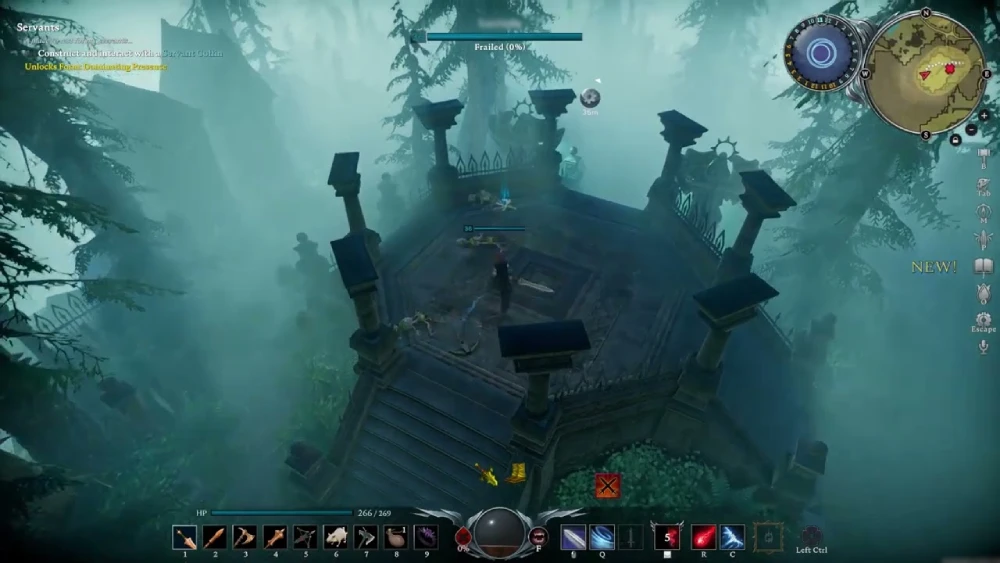Open the journal book icon marked NEW
The width and height of the screenshot is (1000, 563).
click(x=983, y=266)
